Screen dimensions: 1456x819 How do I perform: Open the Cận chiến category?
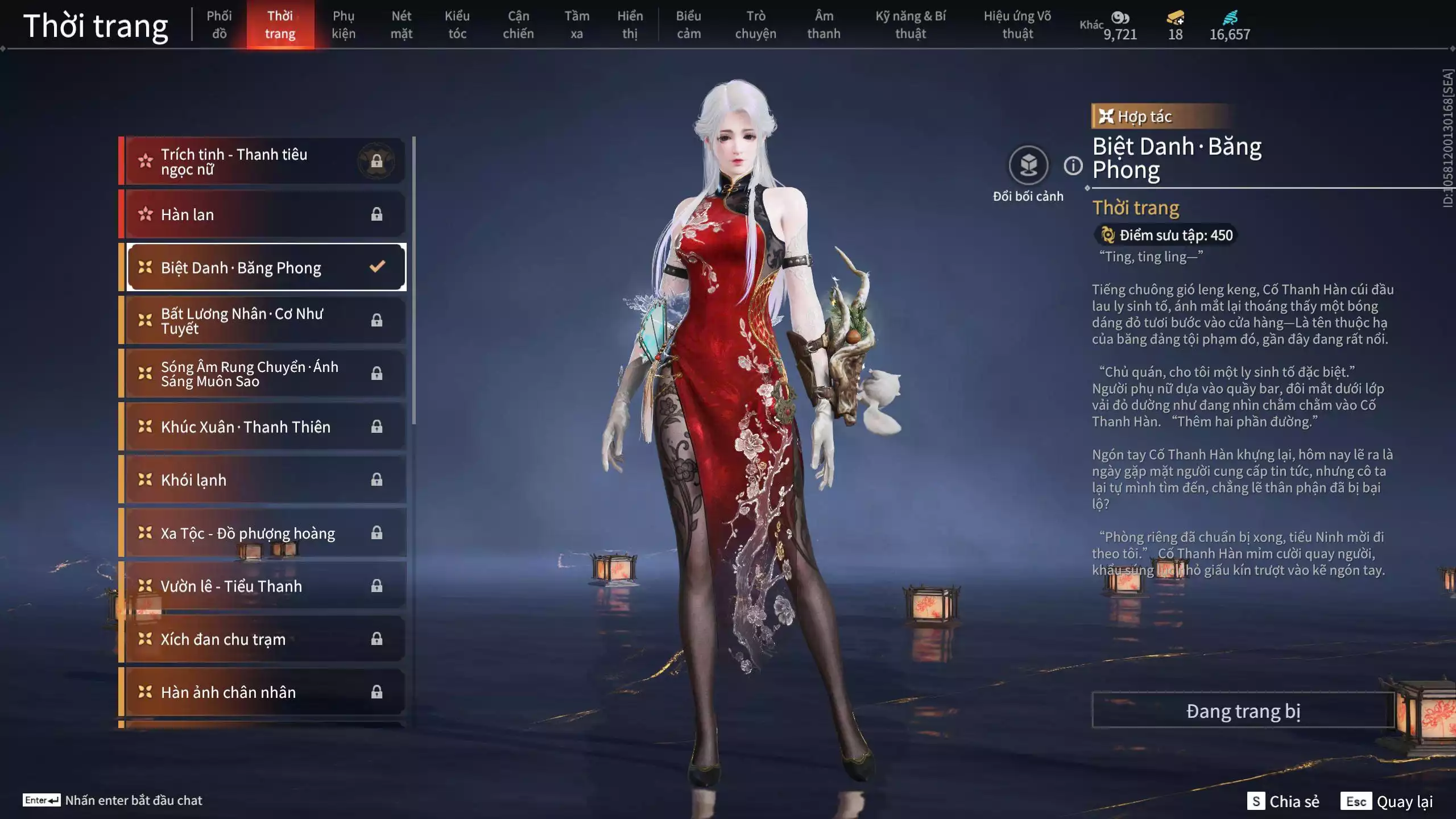pyautogui.click(x=518, y=25)
